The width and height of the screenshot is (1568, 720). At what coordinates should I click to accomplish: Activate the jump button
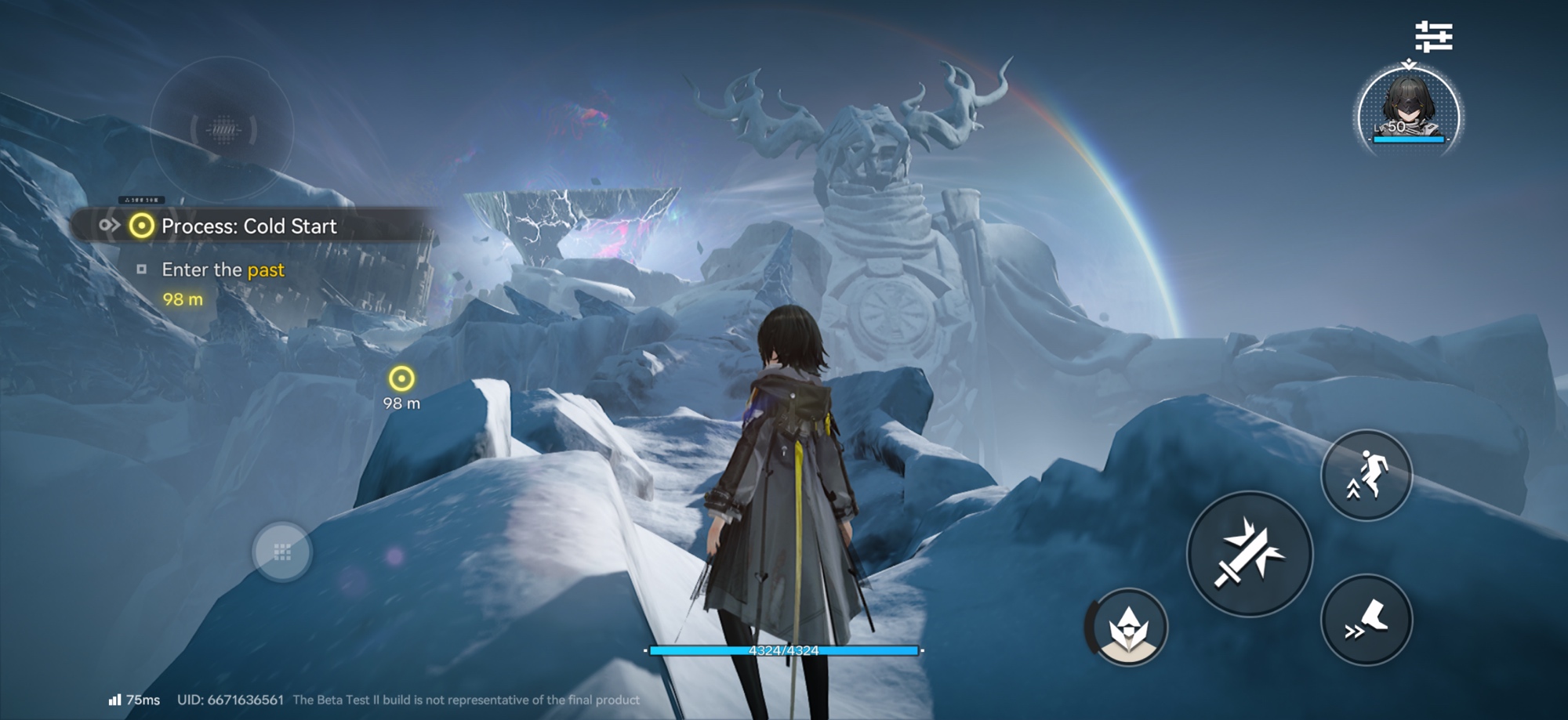(1367, 475)
